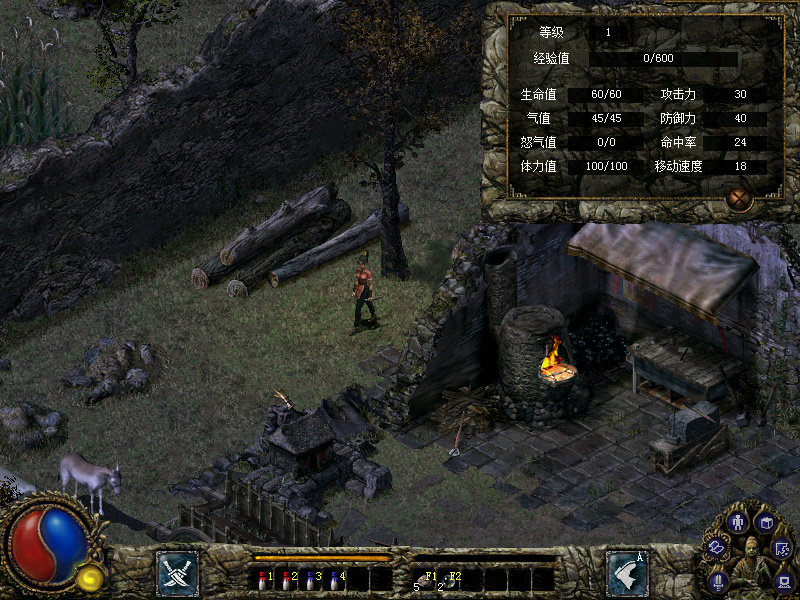Open the unfolded map icon
This screenshot has width=800, height=600.
716,547
